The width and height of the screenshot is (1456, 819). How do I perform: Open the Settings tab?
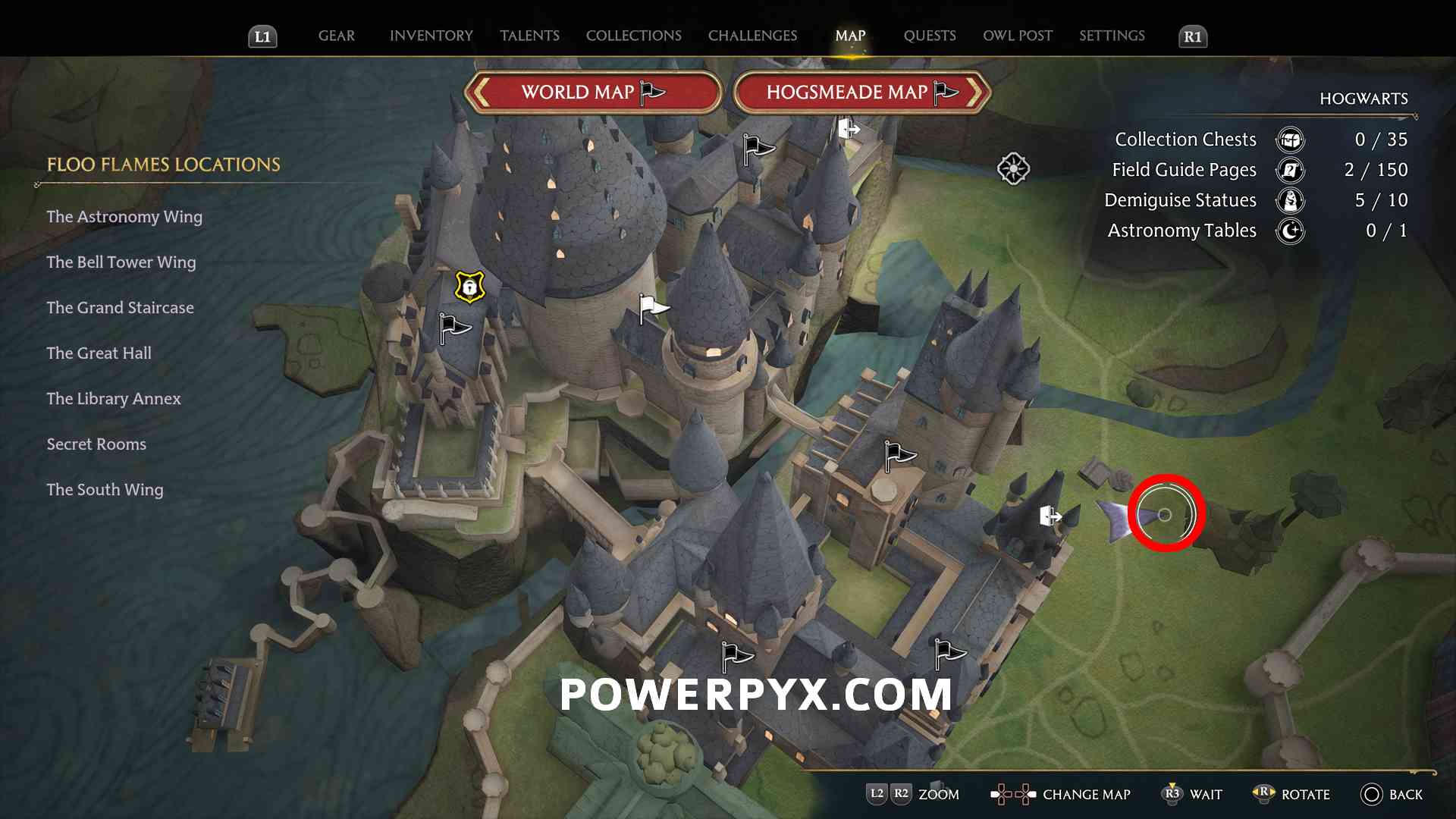click(1112, 36)
